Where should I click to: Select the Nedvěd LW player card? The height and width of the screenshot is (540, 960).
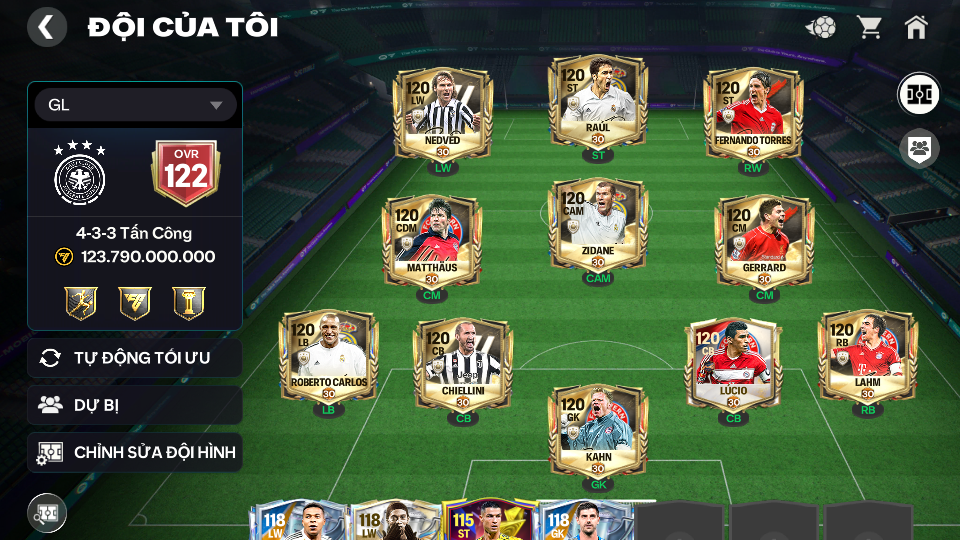442,110
